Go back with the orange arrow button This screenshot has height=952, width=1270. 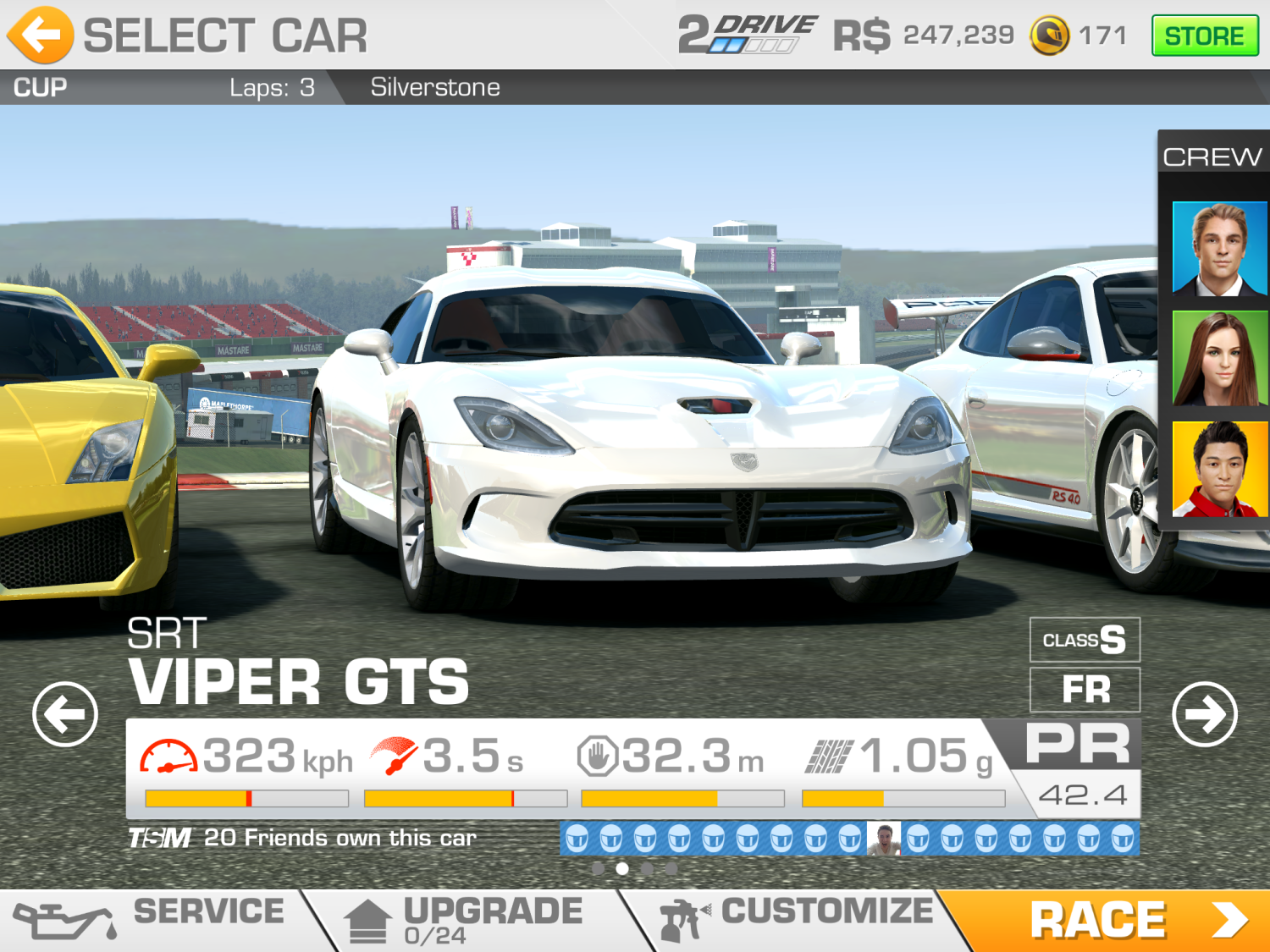(x=40, y=35)
